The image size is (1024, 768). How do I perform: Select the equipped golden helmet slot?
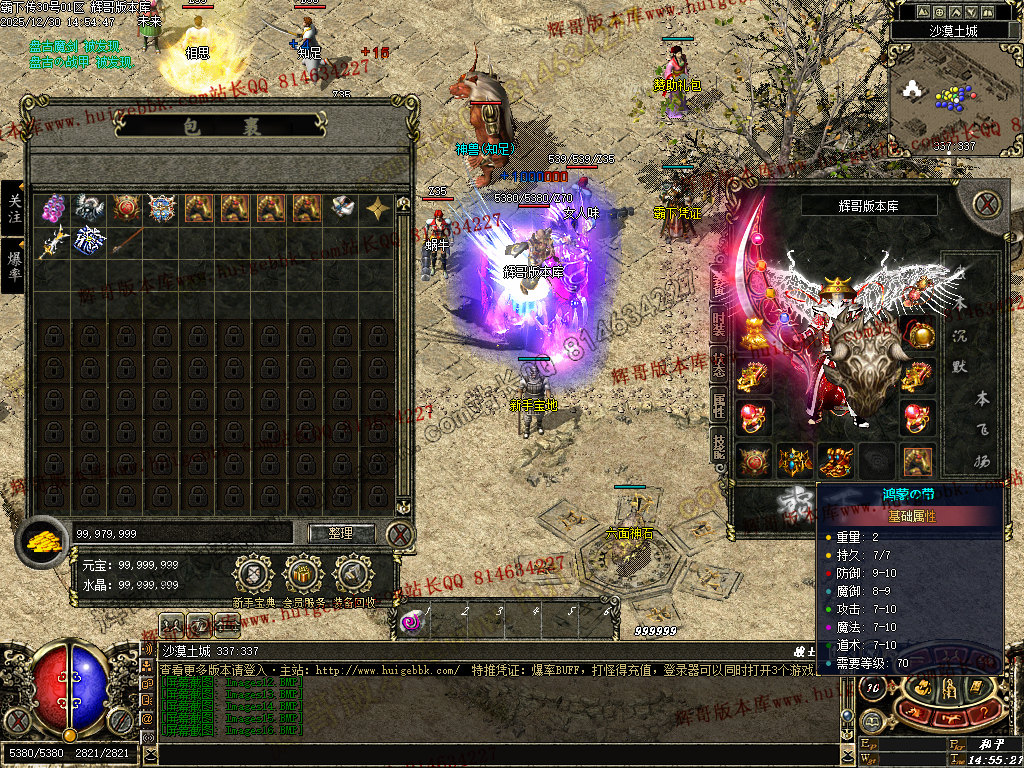tap(835, 289)
